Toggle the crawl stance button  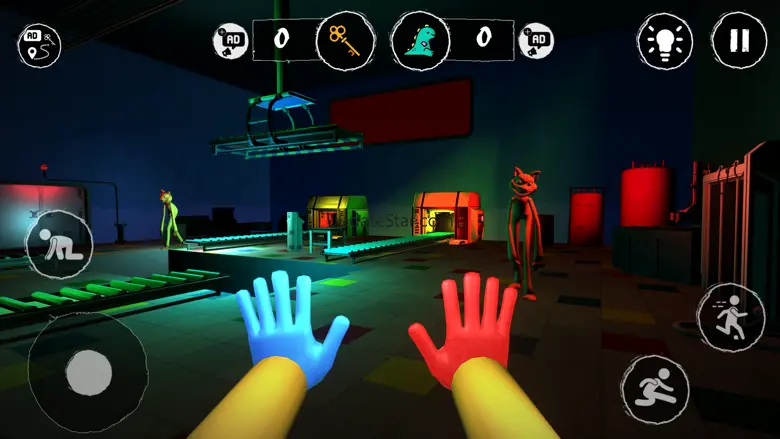(x=58, y=244)
